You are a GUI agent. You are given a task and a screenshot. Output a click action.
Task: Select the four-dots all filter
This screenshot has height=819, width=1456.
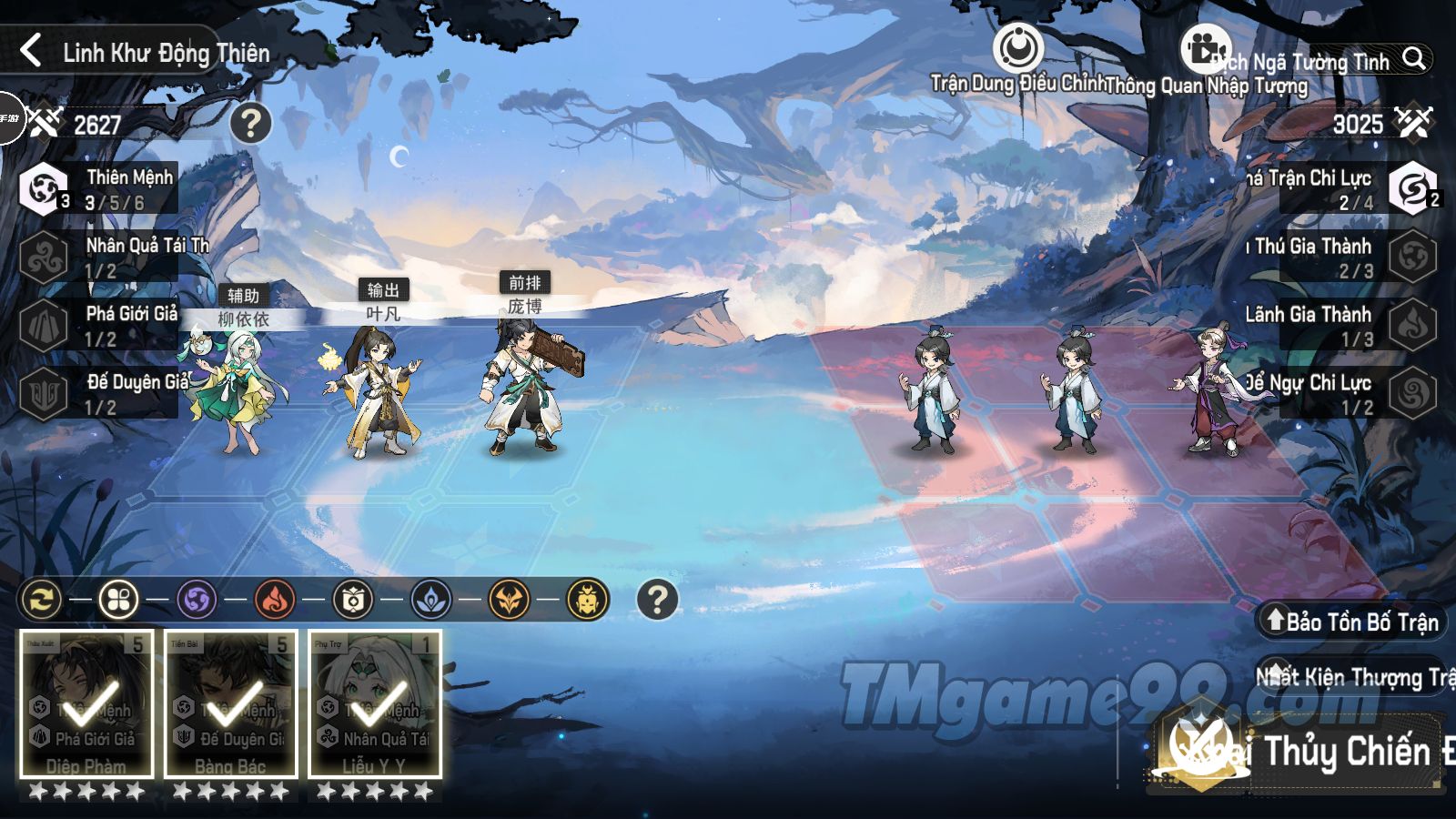coord(118,600)
